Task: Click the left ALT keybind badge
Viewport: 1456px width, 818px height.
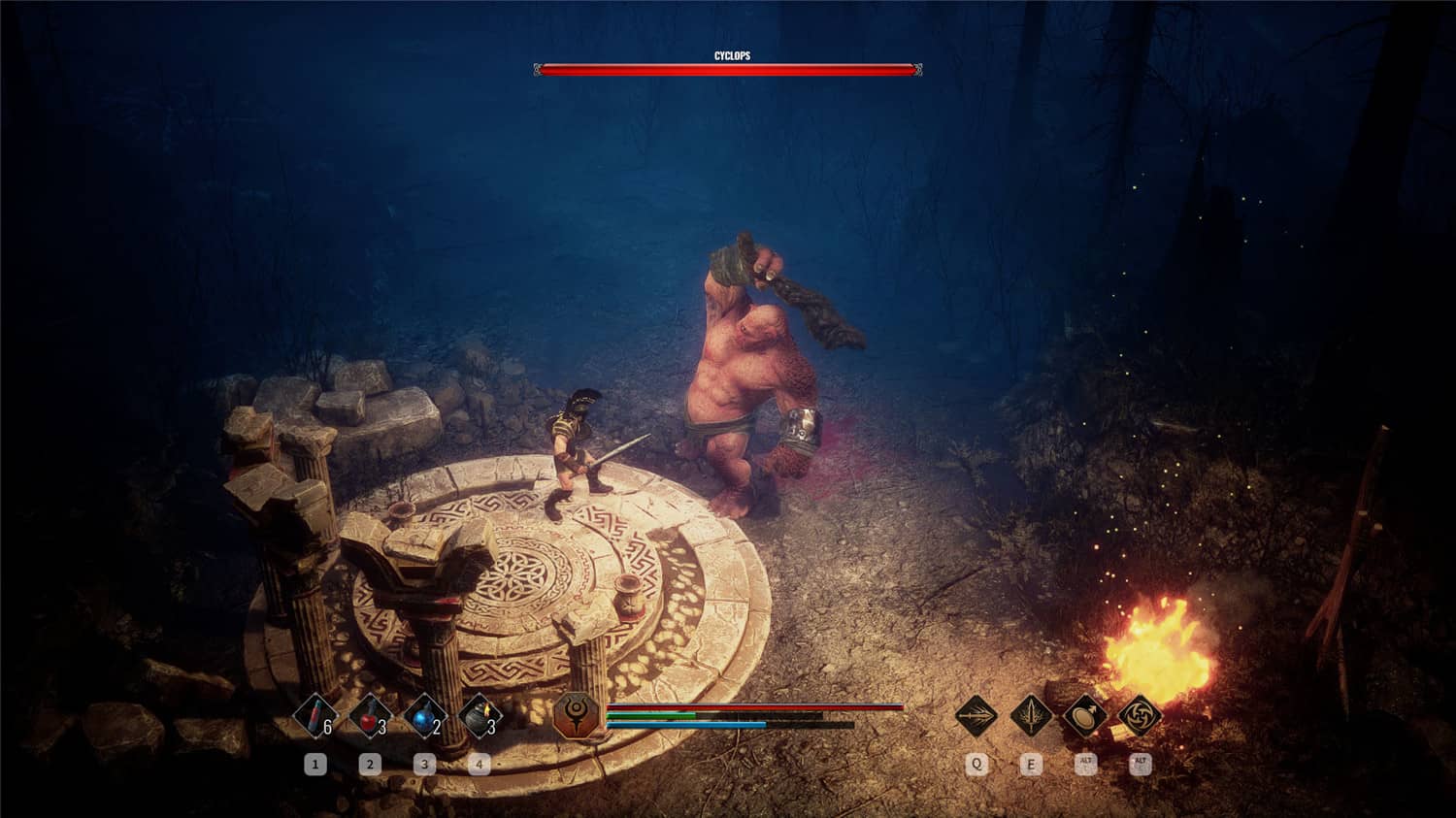Action: coord(1085,766)
